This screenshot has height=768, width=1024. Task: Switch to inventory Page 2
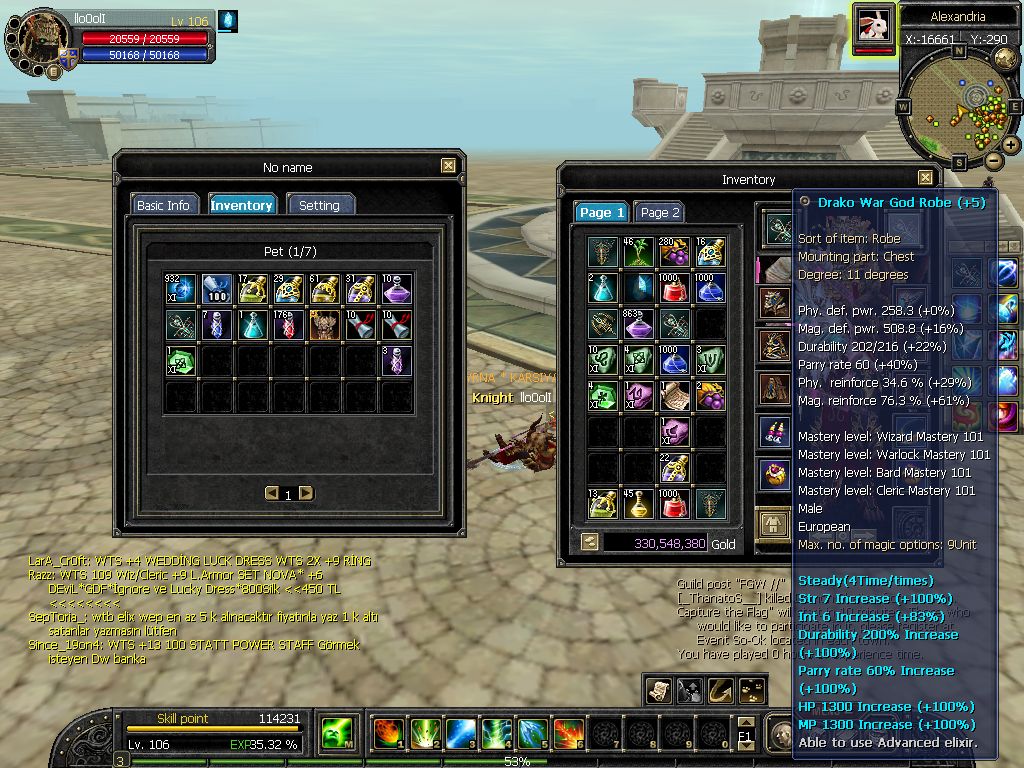(660, 213)
